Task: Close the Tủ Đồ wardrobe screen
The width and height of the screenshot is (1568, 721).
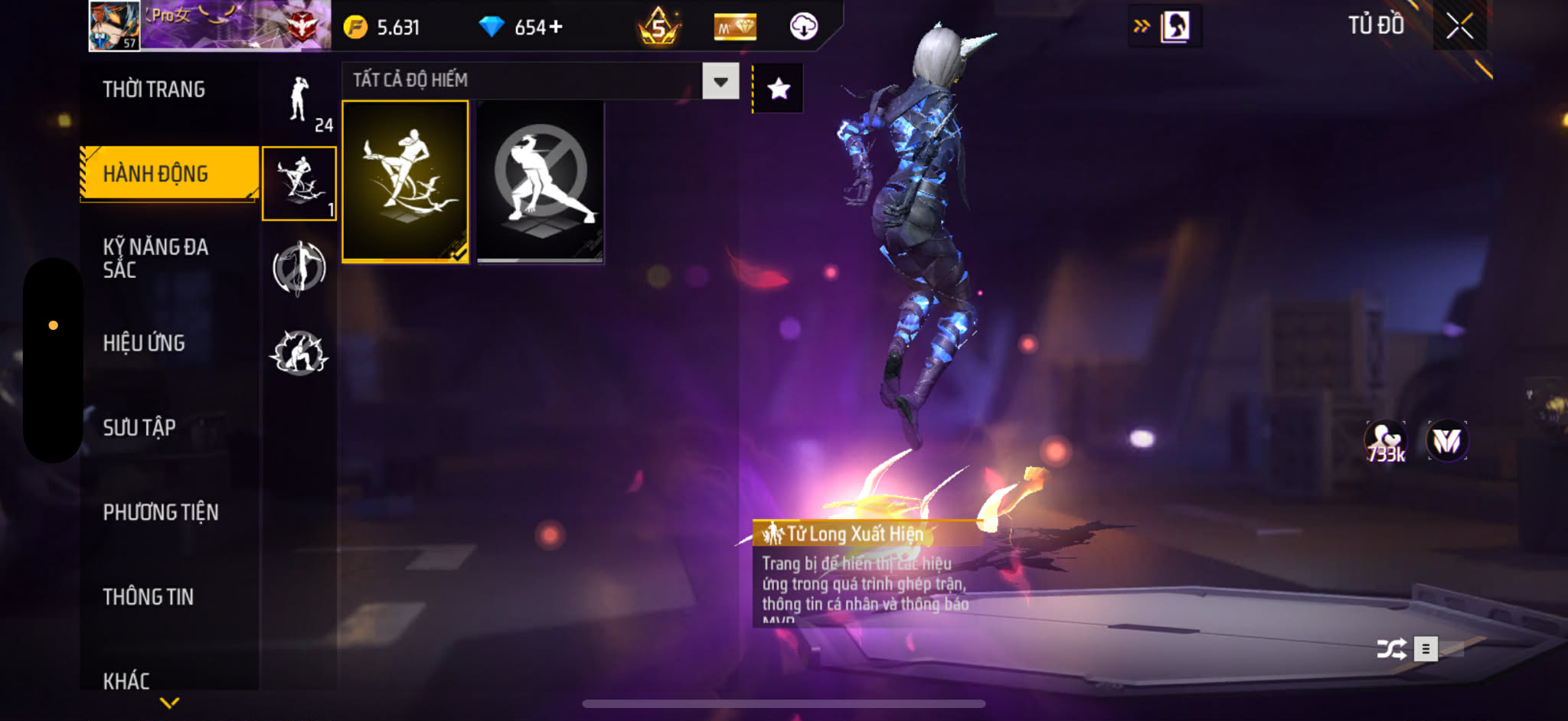Action: [1459, 27]
